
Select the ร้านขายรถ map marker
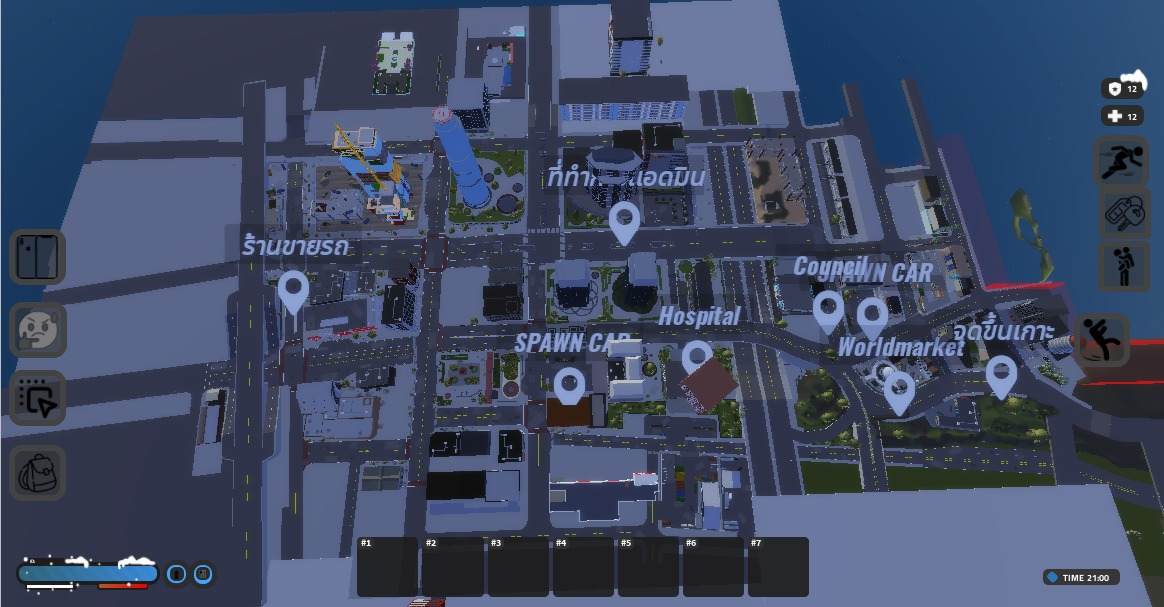293,290
